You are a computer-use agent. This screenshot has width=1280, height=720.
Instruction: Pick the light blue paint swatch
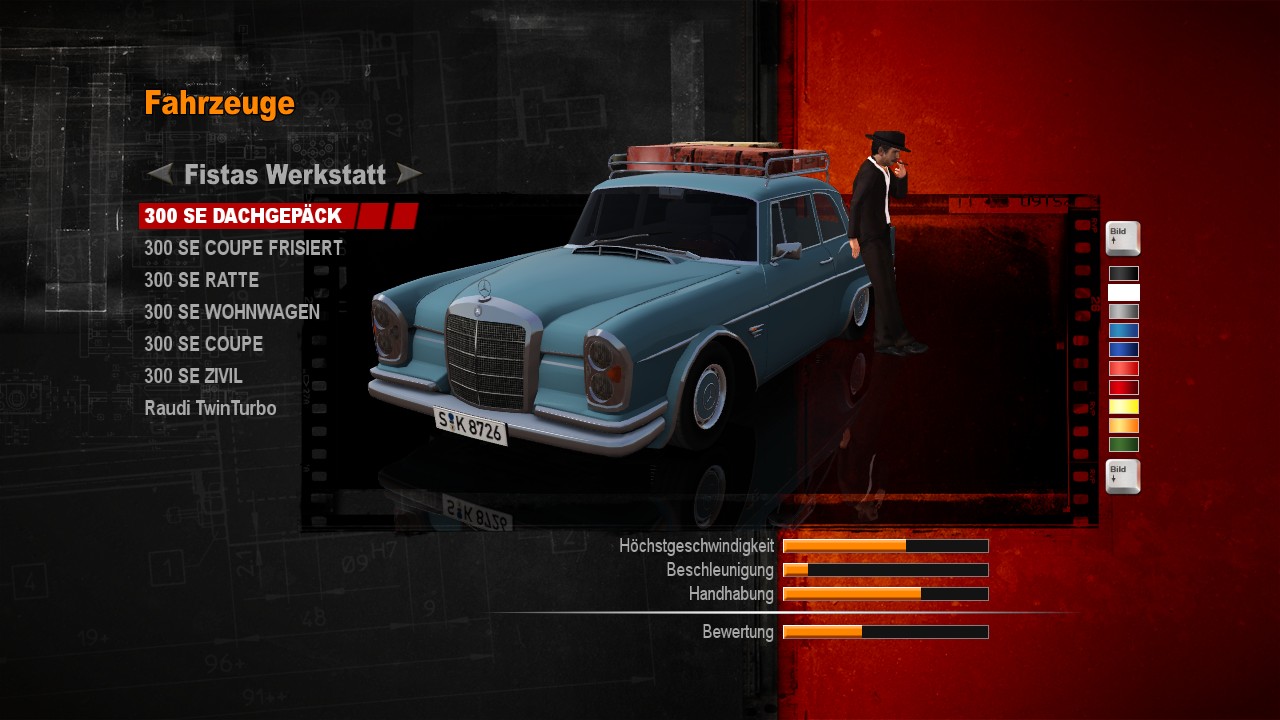click(1123, 330)
